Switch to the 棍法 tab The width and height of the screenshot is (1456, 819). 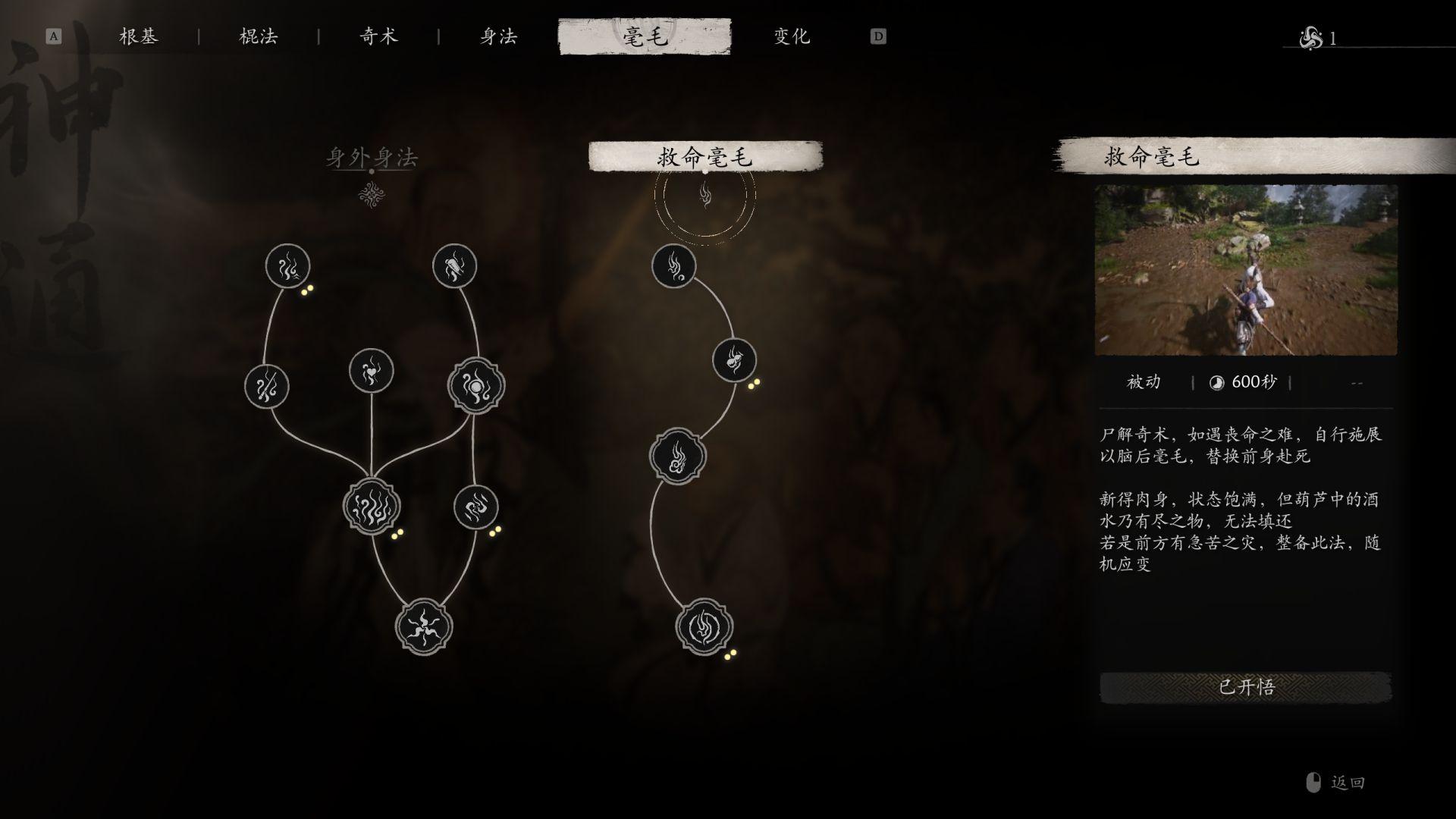pyautogui.click(x=259, y=36)
